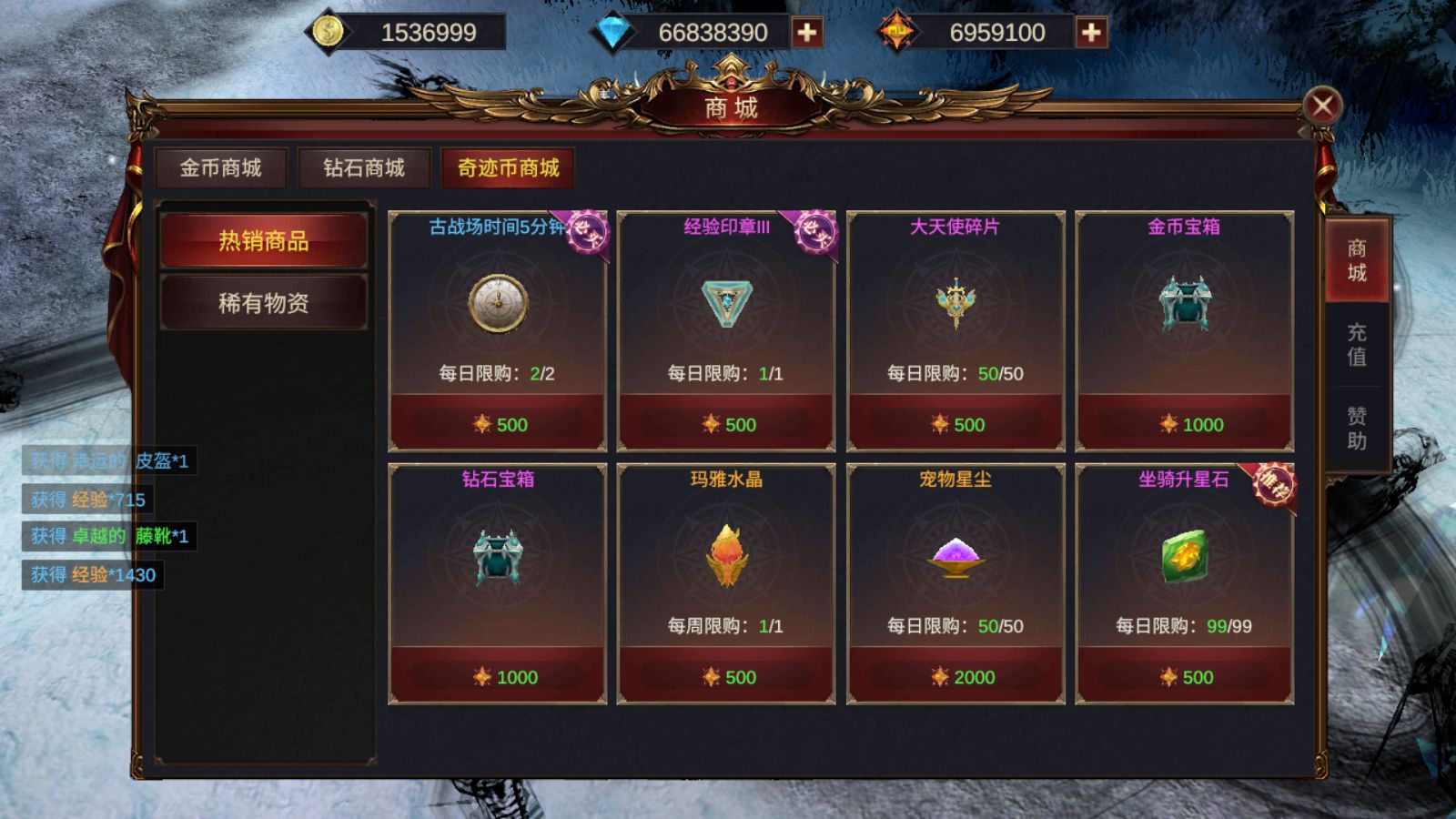Add miracle coins with the plus button
The height and width of the screenshot is (819, 1456).
(1090, 33)
